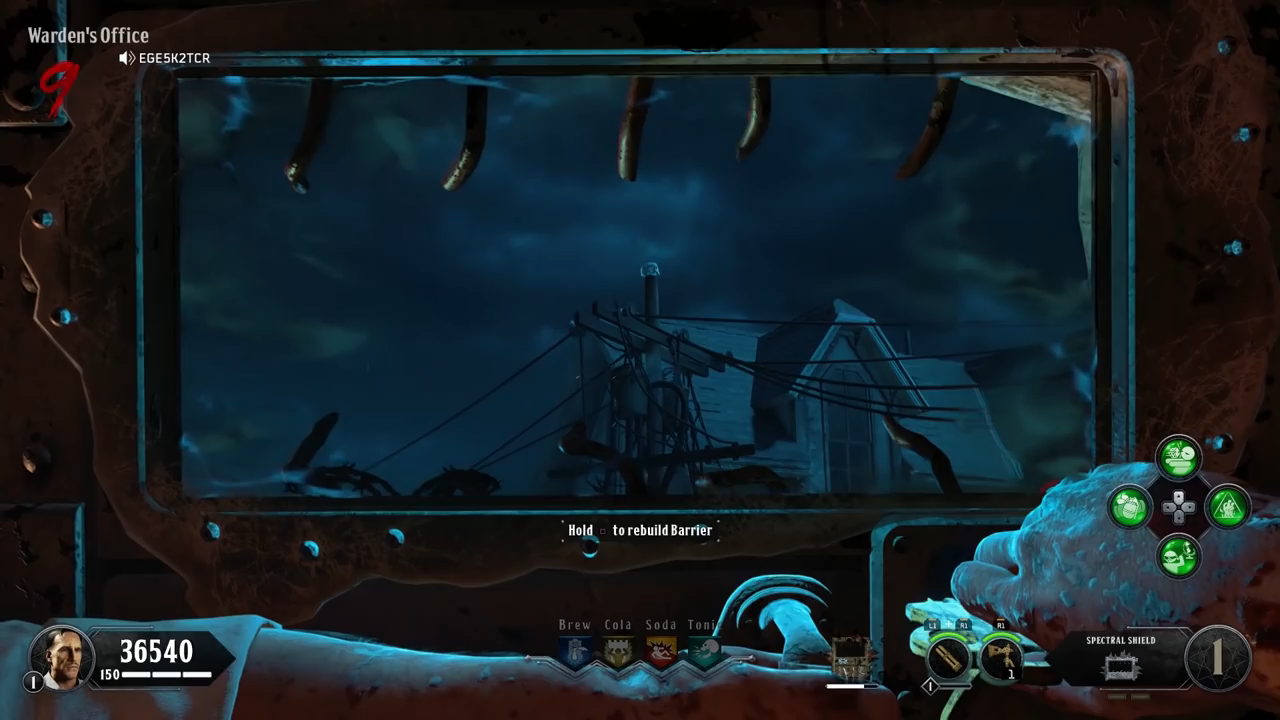1280x720 pixels.
Task: Click the shield icon above the durability bar
Action: pyautogui.click(x=851, y=658)
